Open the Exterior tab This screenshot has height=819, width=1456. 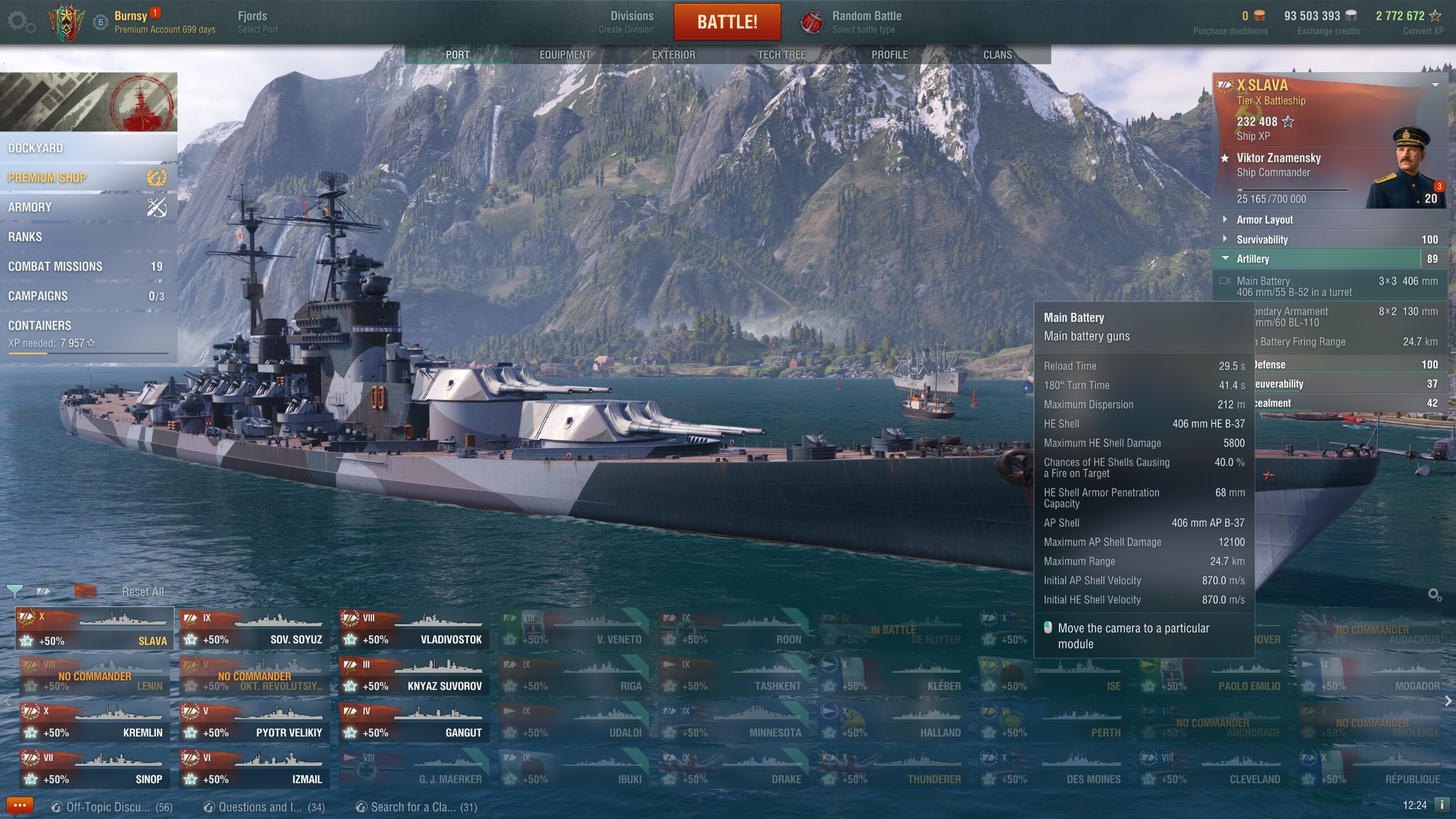click(673, 55)
